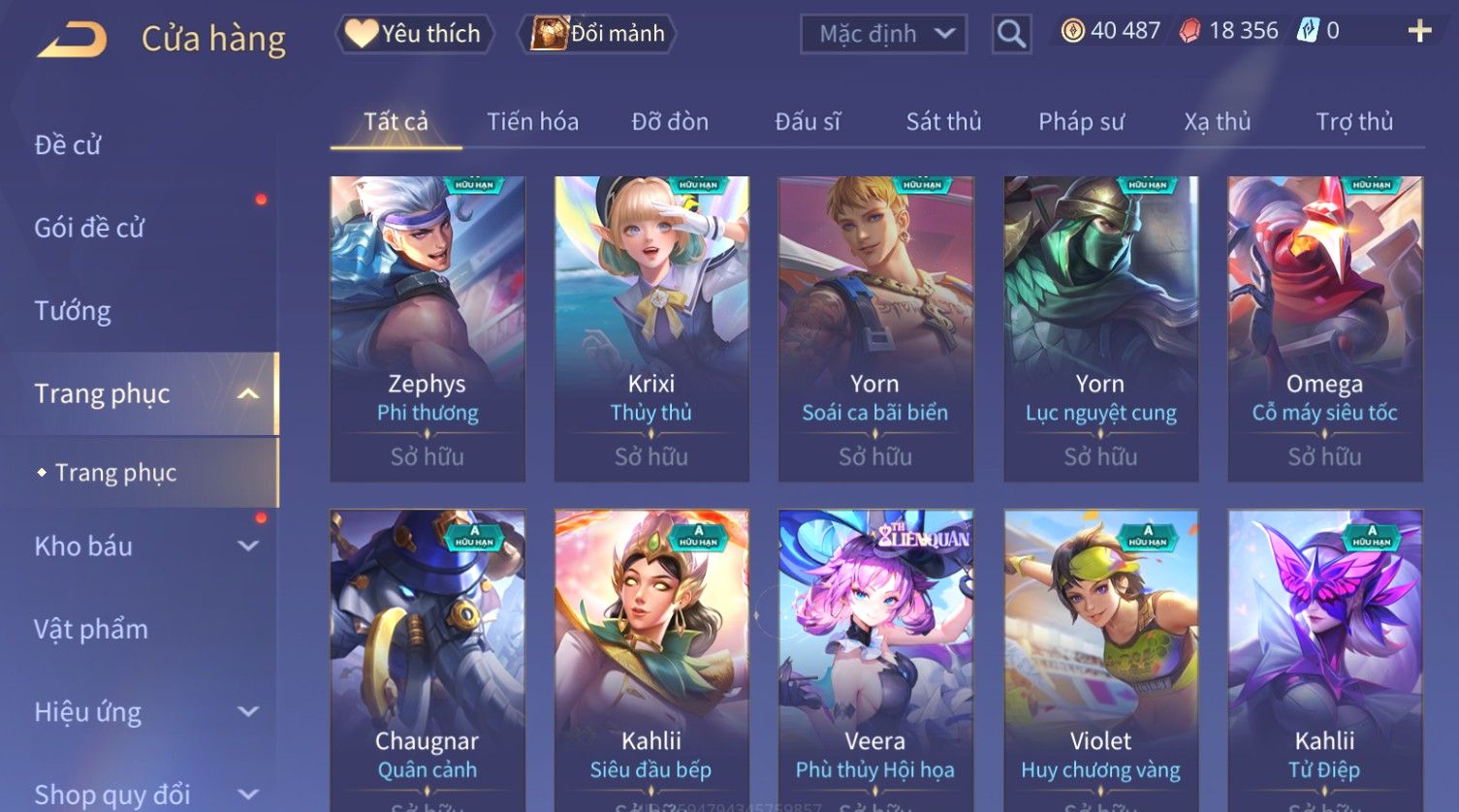Open the Yêu thích favorites list
The width and height of the screenshot is (1459, 812).
[x=414, y=34]
